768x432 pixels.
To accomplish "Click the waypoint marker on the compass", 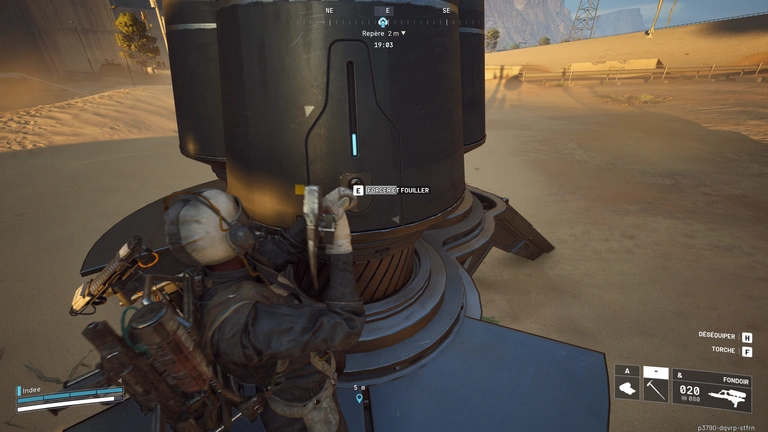I will (x=383, y=21).
